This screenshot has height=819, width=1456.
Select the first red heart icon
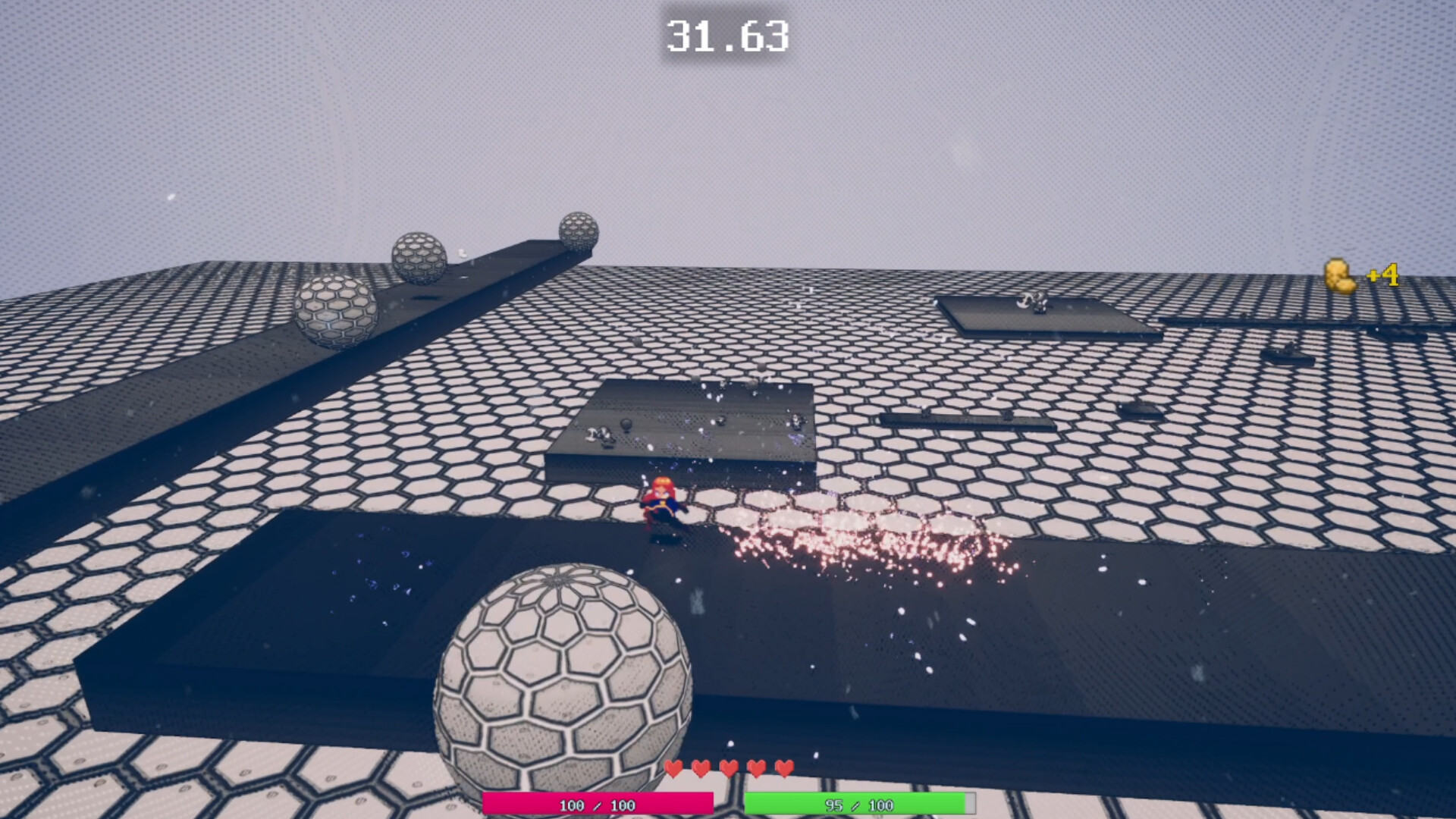(675, 768)
